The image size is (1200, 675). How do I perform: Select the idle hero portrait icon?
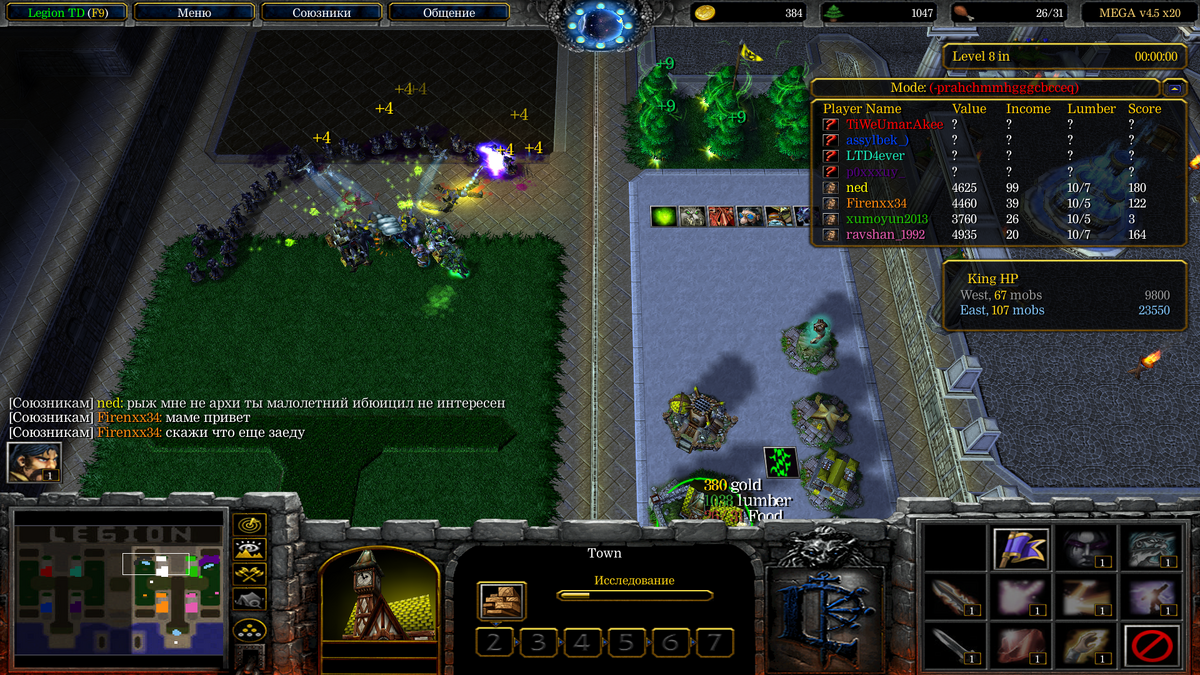pyautogui.click(x=34, y=462)
